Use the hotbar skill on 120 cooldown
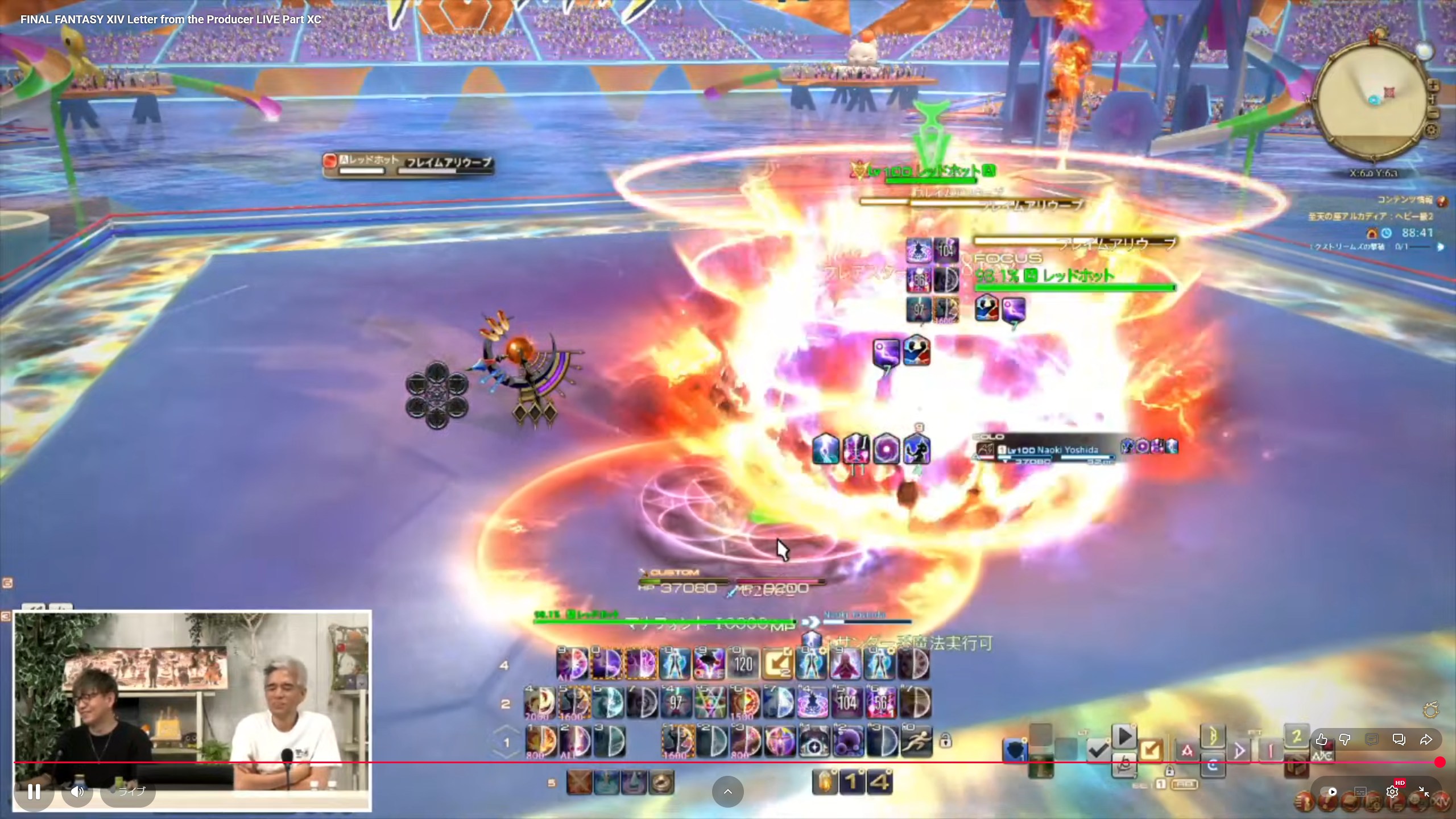Screen dimensions: 1456x819 (x=743, y=664)
